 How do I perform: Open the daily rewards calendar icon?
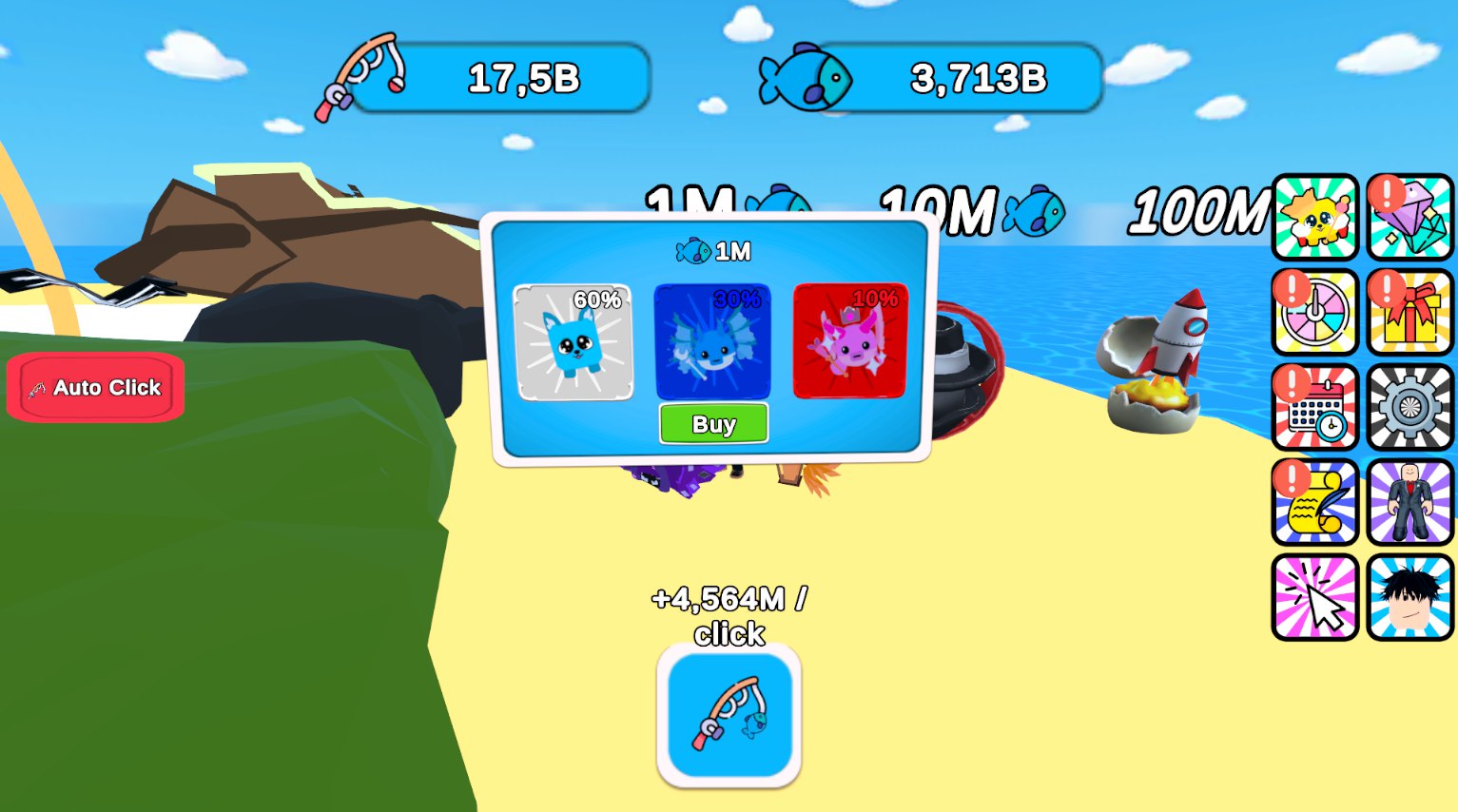1314,409
